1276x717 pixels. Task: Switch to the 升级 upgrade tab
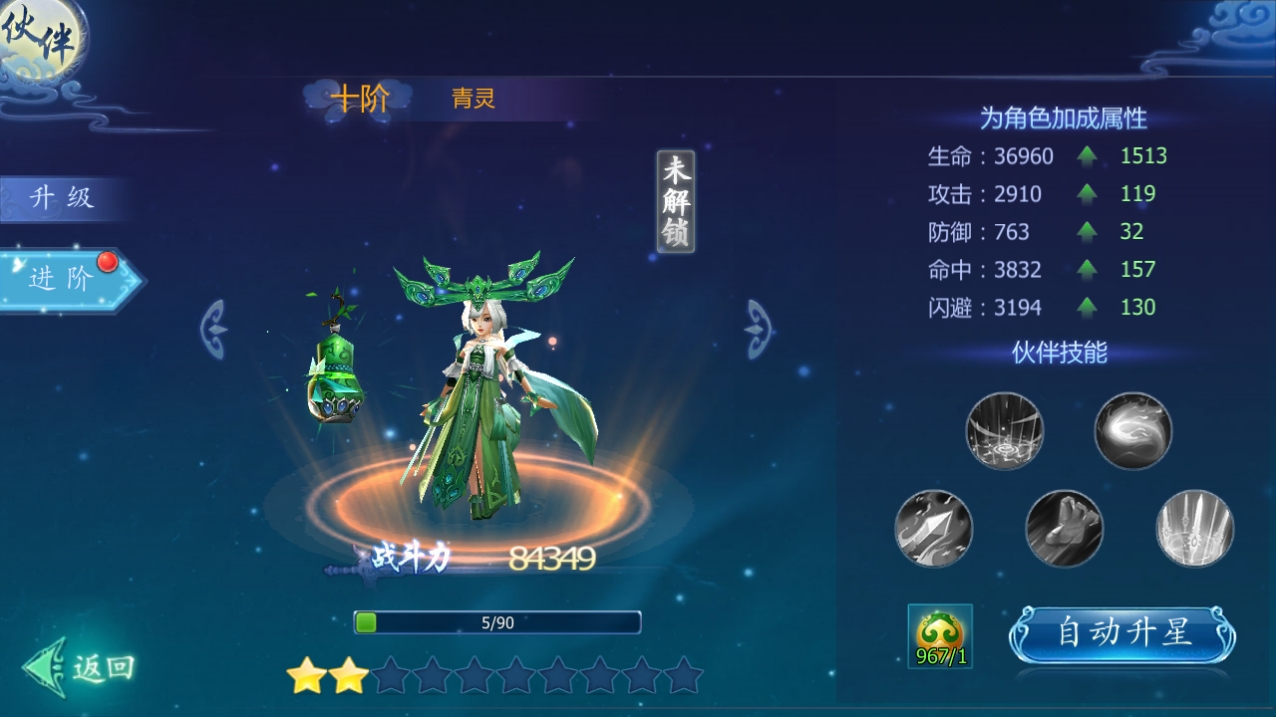(x=62, y=198)
